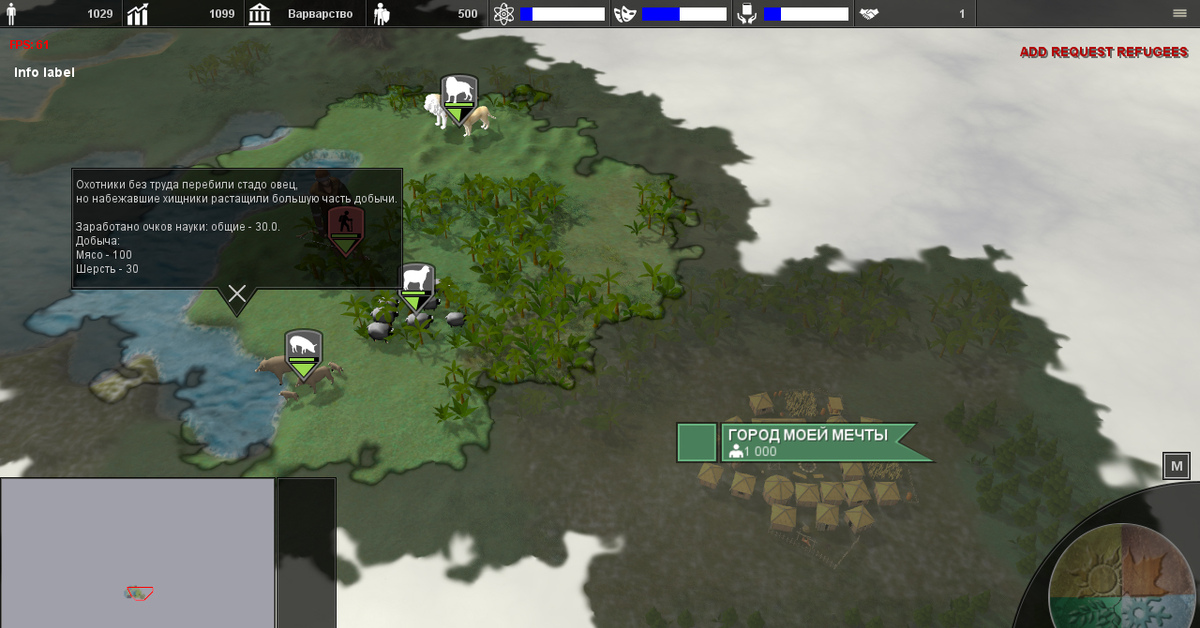Open the warrior with shield army icon
Image resolution: width=1200 pixels, height=628 pixels.
click(381, 14)
